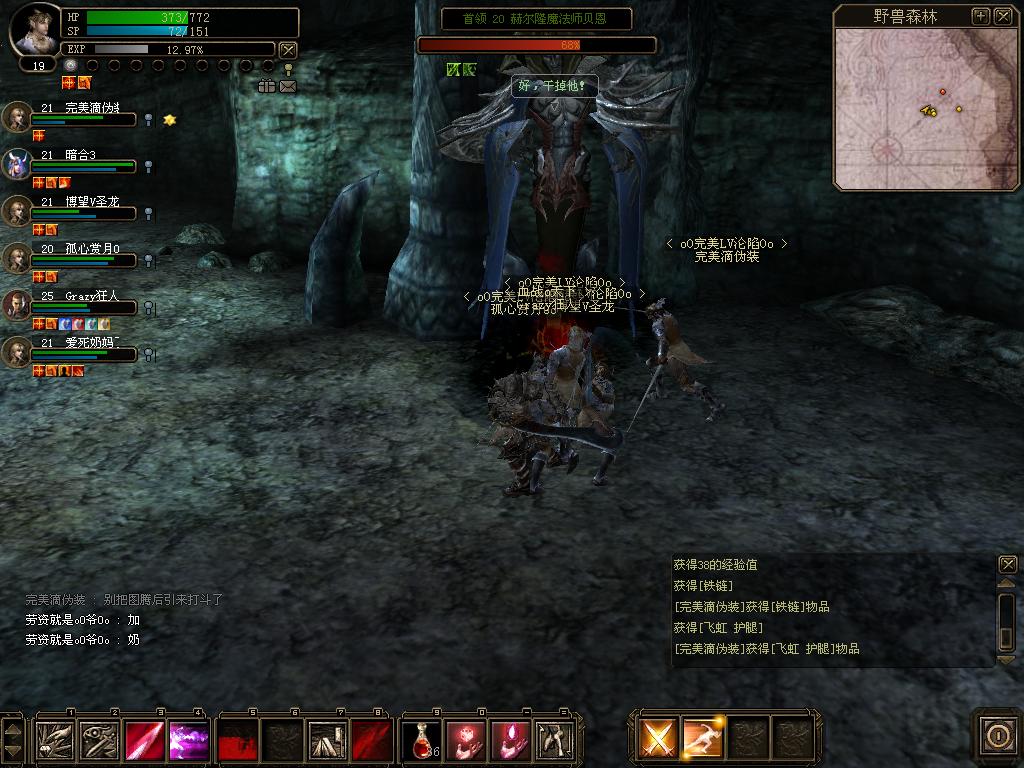Toggle the glowing running figure skill
Image resolution: width=1024 pixels, height=768 pixels.
pyautogui.click(x=703, y=739)
